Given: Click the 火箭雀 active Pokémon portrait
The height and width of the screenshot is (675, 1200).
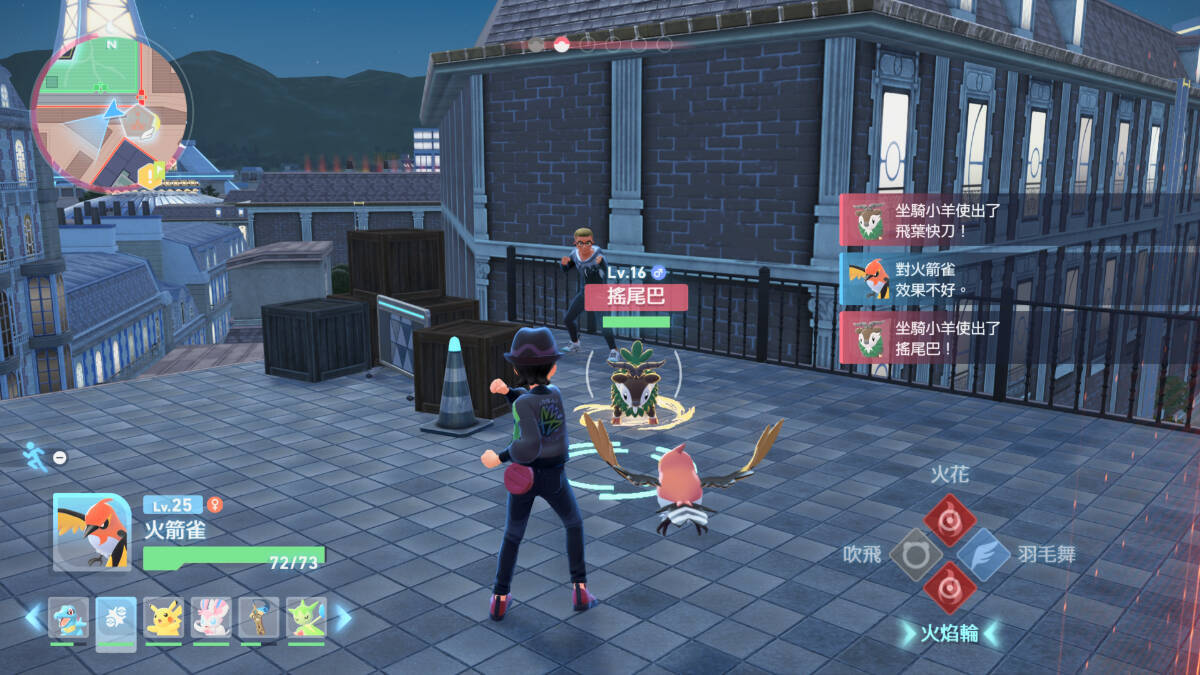Looking at the screenshot, I should [x=92, y=532].
